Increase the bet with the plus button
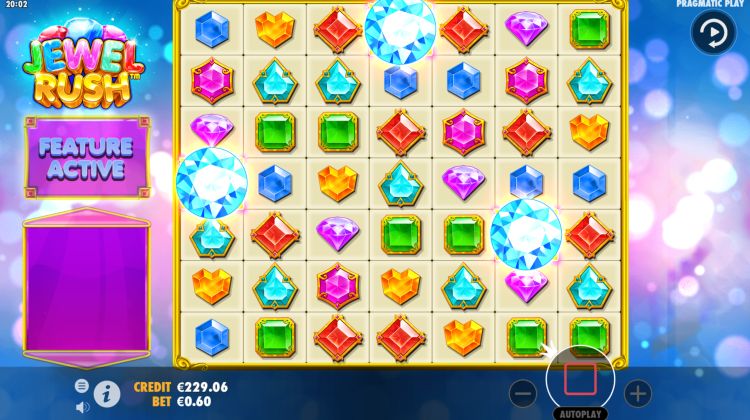The width and height of the screenshot is (750, 420). coord(637,393)
